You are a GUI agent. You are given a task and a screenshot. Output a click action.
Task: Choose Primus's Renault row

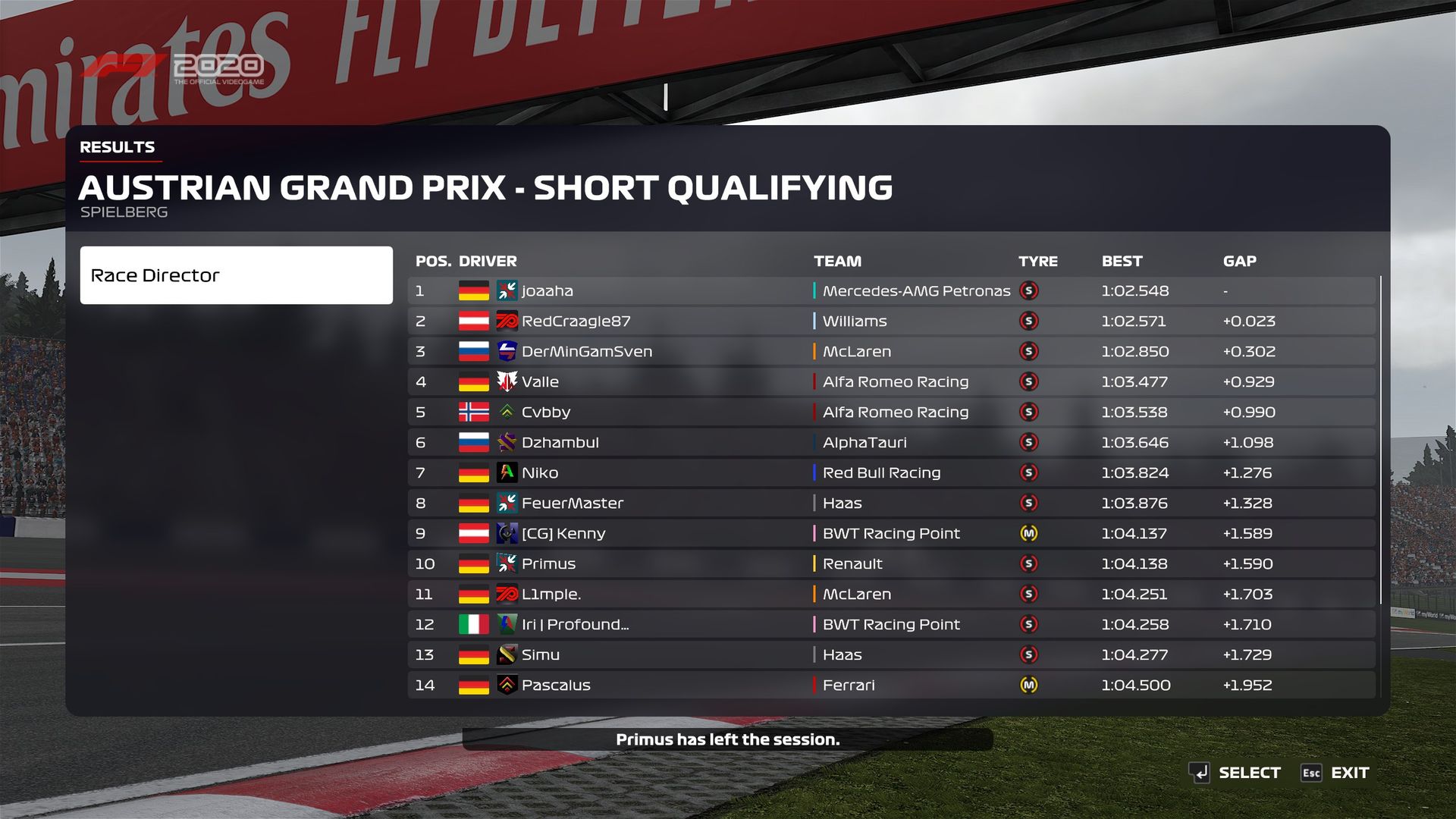[891, 564]
